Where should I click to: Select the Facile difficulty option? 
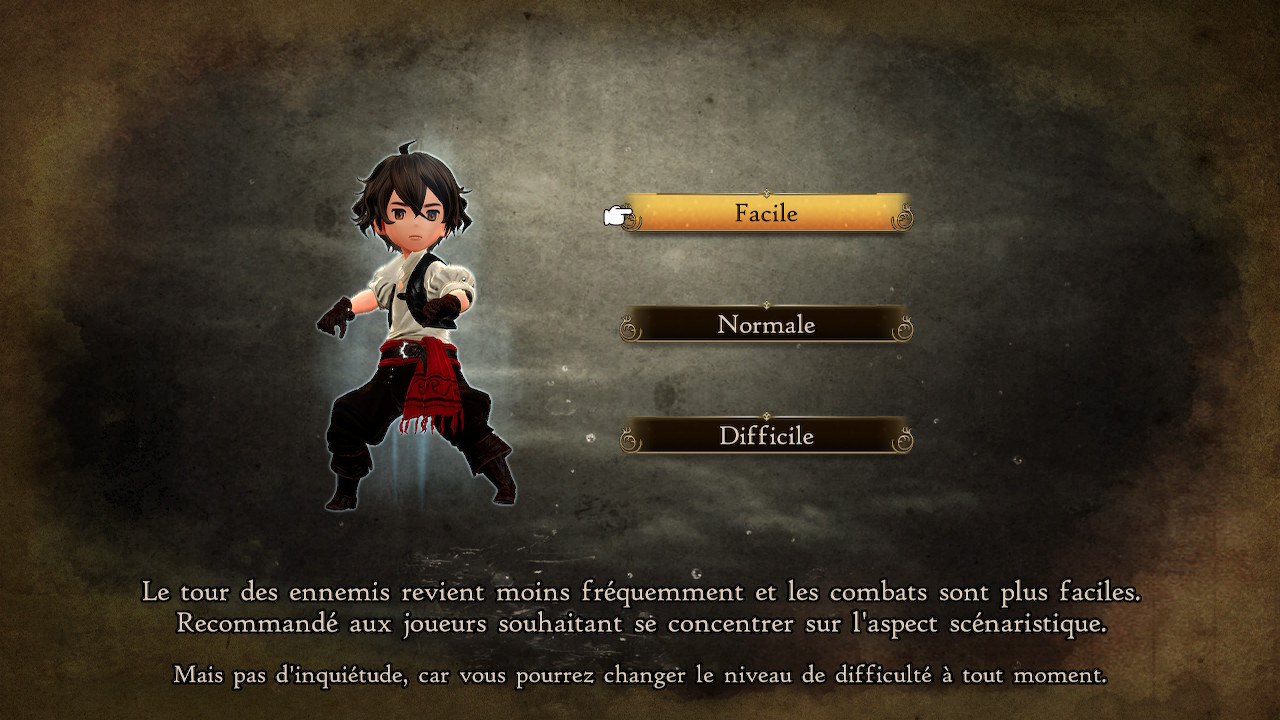point(766,213)
